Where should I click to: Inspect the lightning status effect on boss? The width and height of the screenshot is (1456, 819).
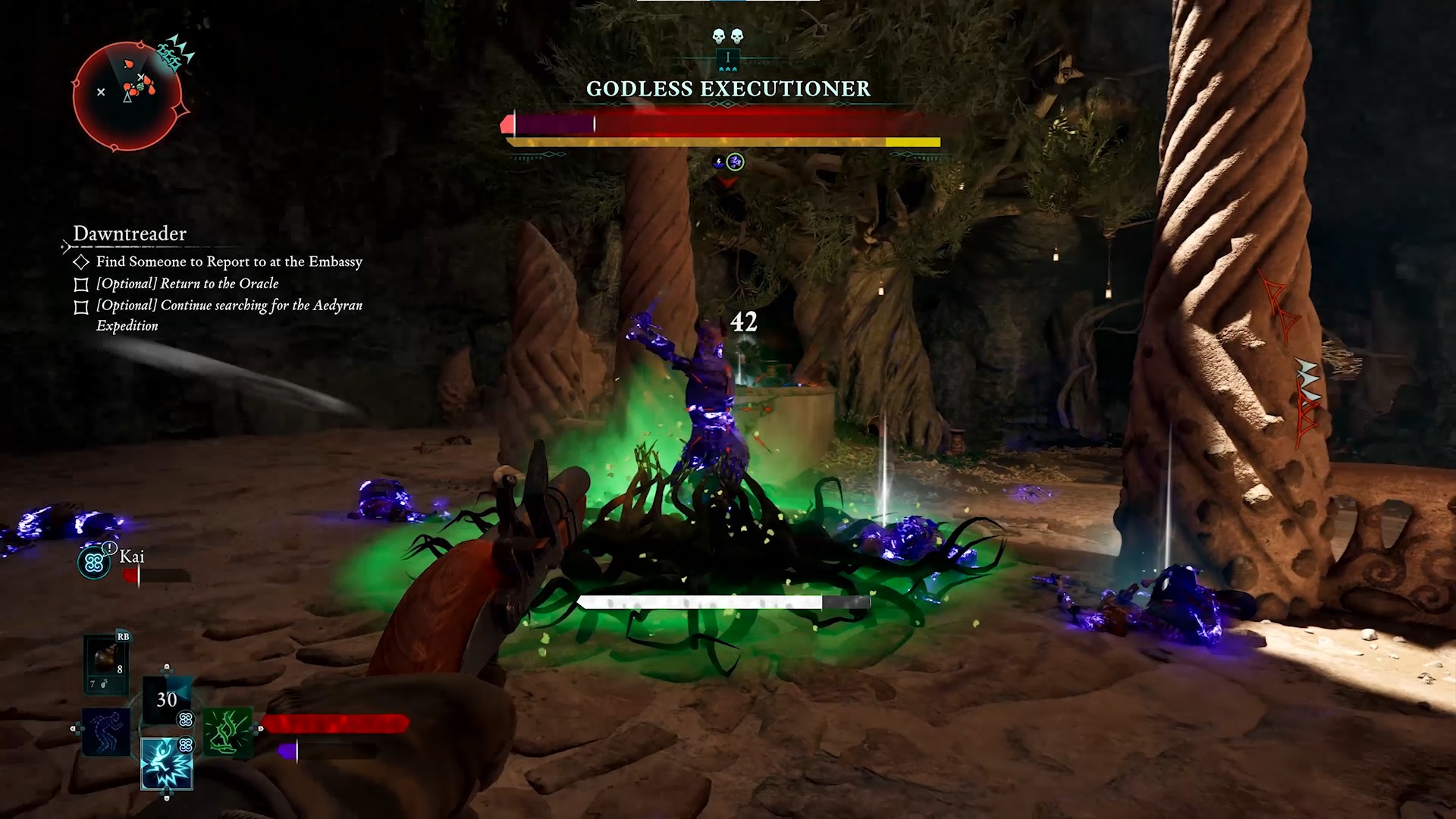(x=717, y=162)
